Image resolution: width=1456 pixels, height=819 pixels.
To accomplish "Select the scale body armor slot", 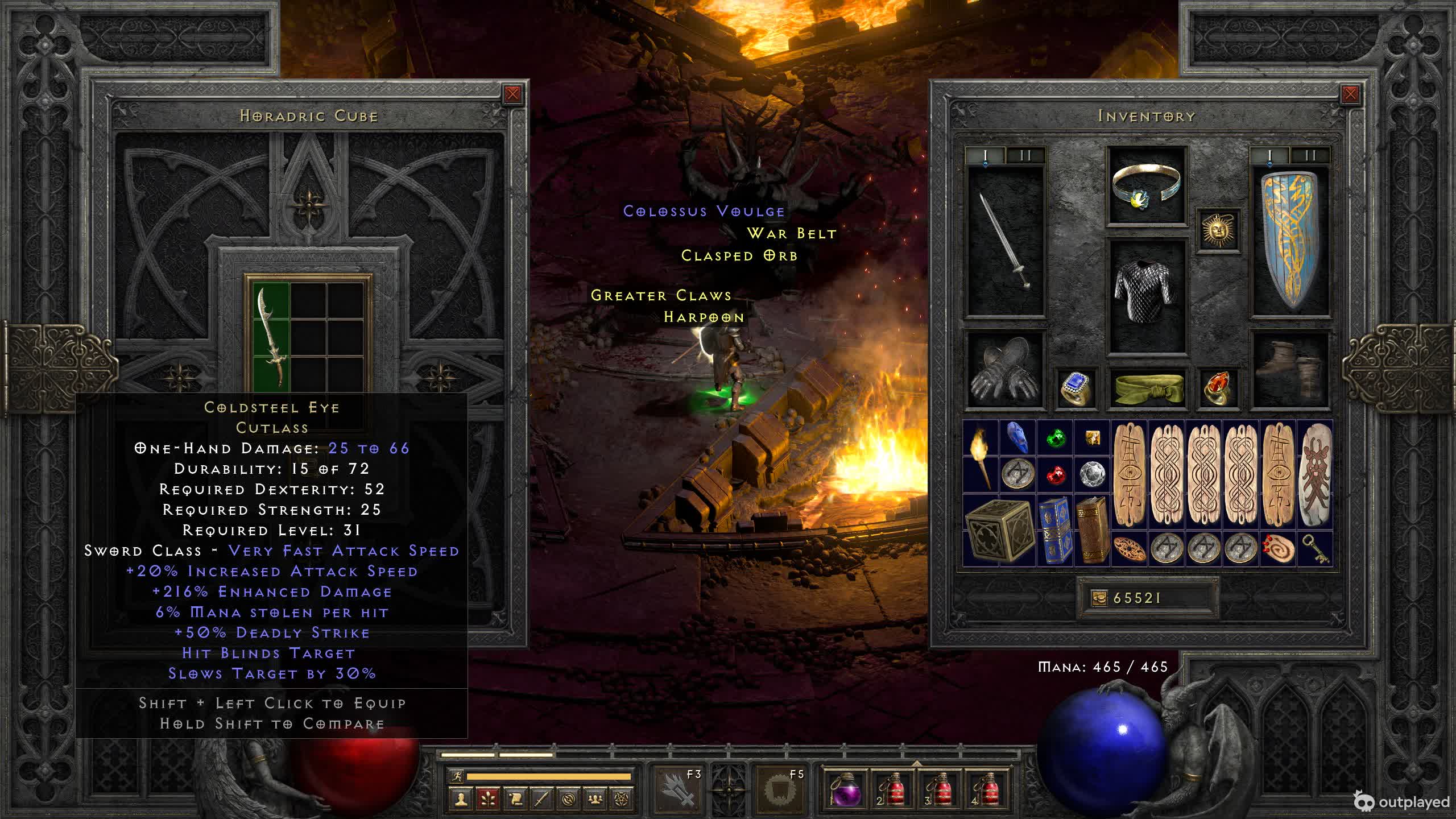I will (x=1146, y=295).
